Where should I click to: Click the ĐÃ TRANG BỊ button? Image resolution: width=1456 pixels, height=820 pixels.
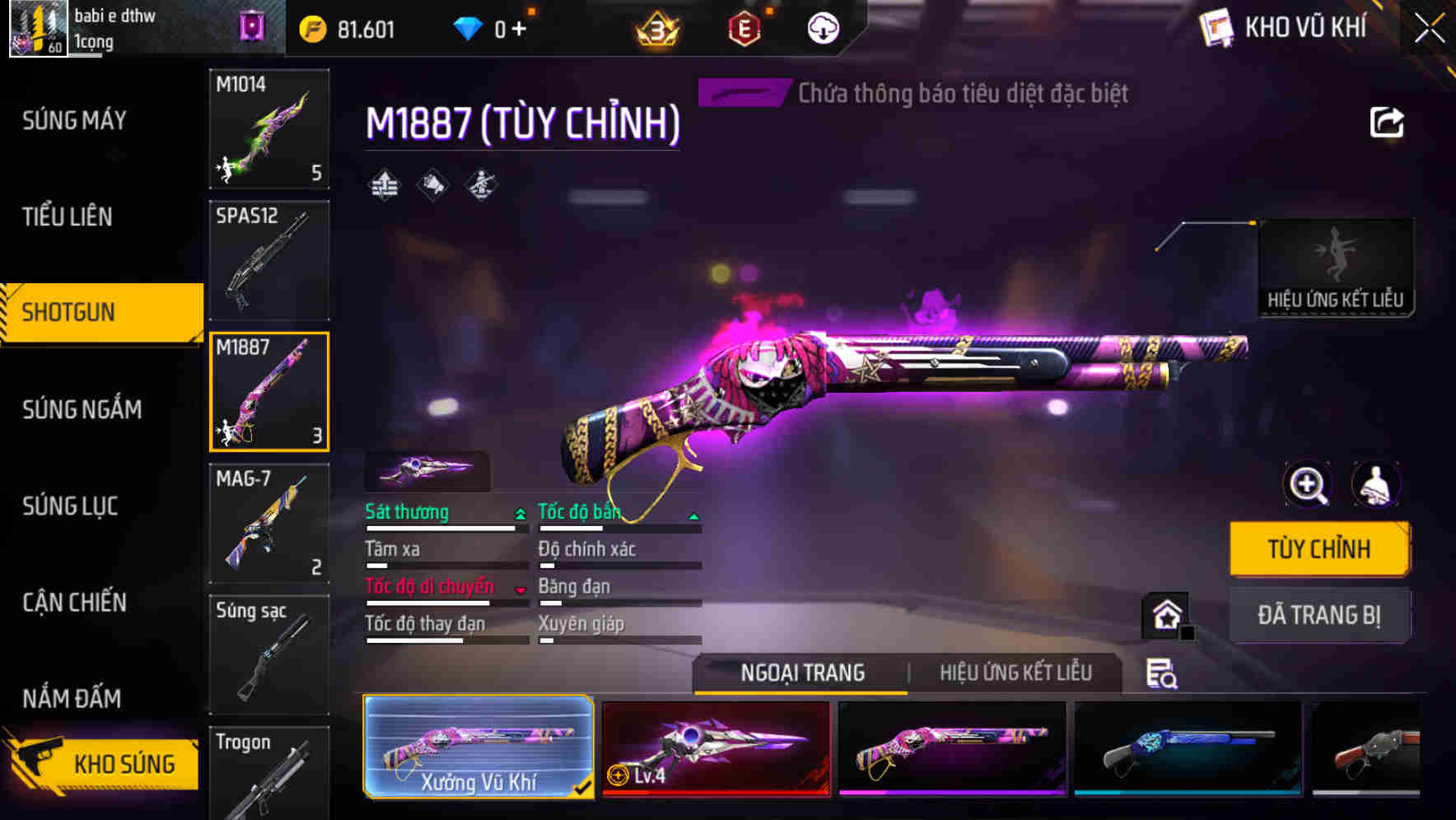[x=1319, y=615]
